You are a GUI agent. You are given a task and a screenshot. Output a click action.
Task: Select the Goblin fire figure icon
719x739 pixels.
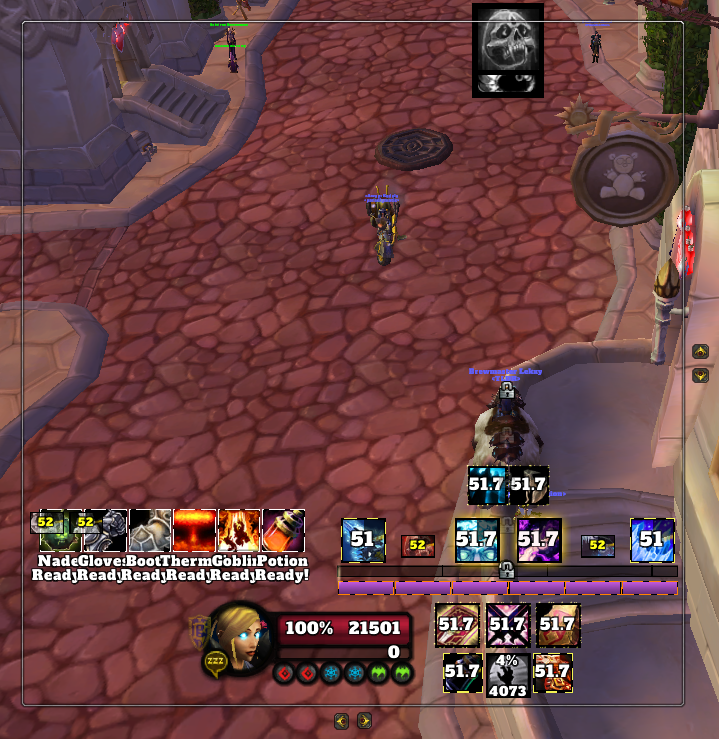click(x=239, y=530)
